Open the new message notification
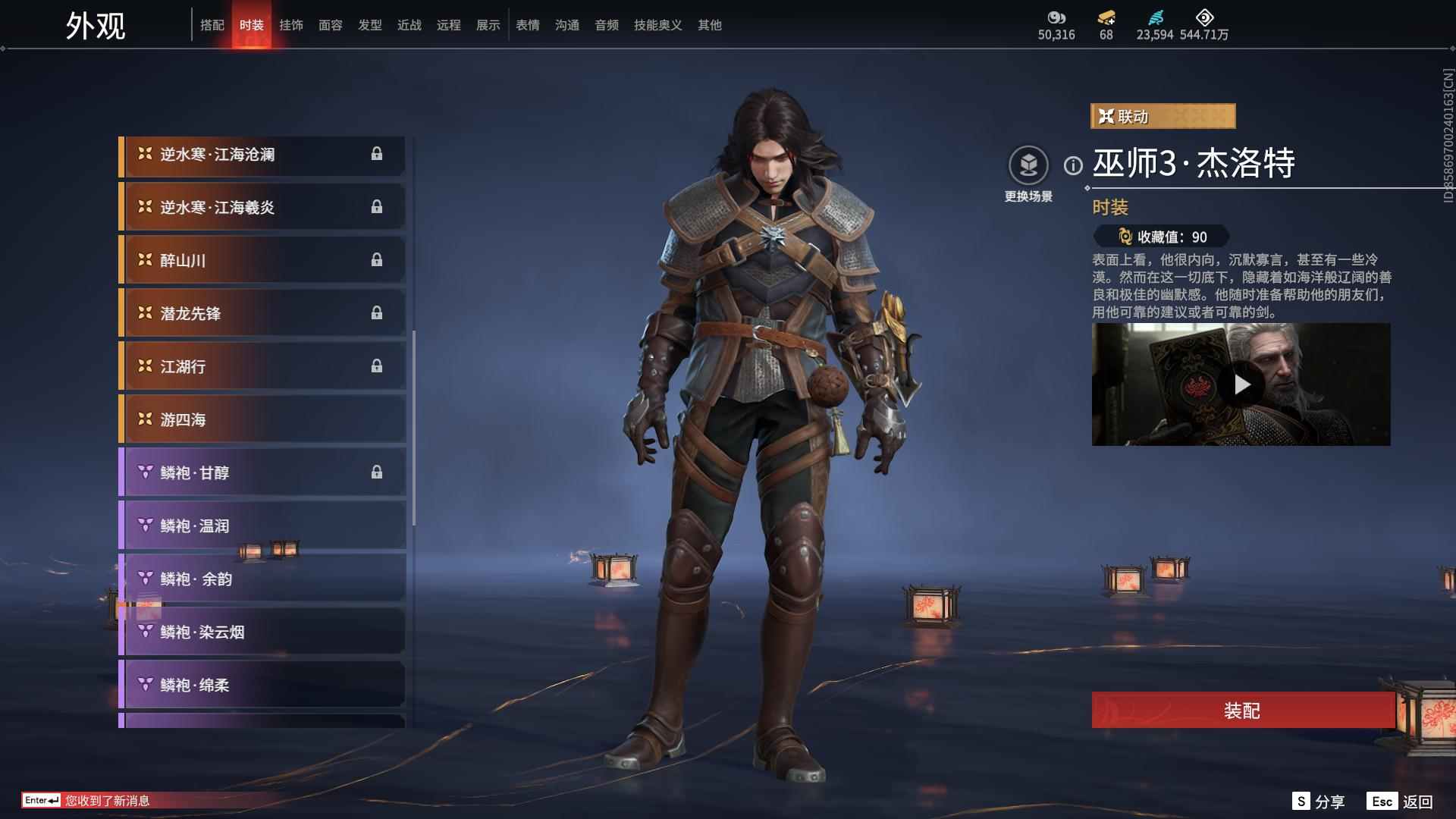The image size is (1456, 819). pos(106,801)
